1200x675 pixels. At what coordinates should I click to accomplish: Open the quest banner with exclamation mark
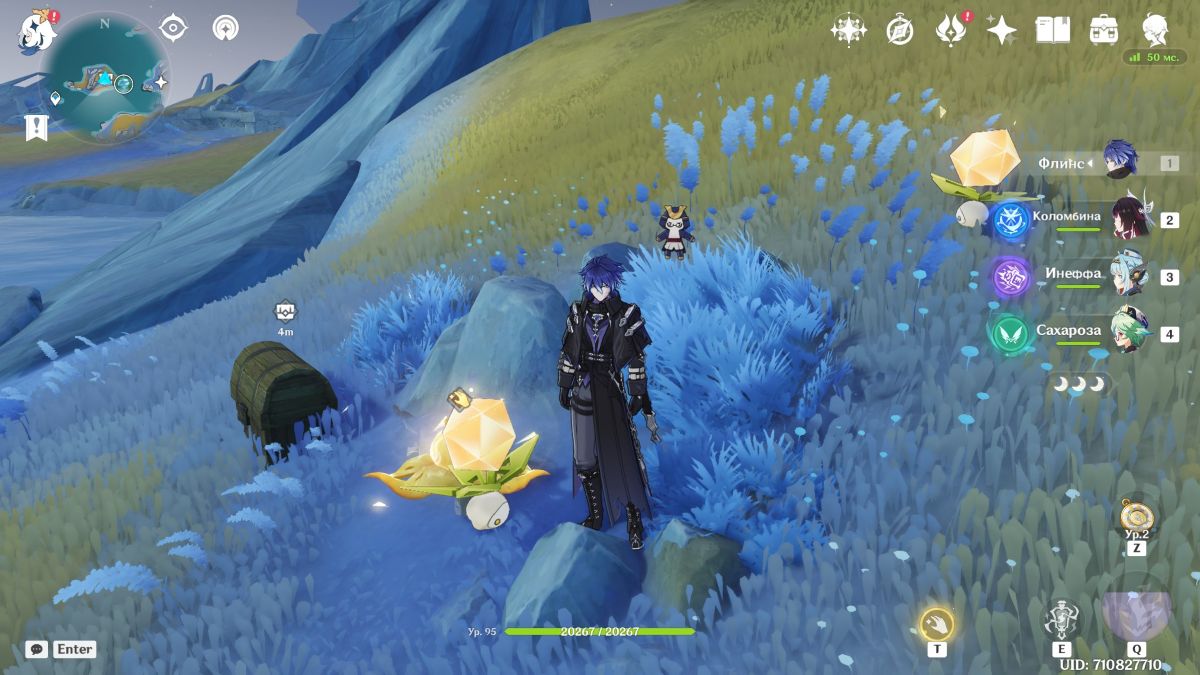pyautogui.click(x=37, y=127)
